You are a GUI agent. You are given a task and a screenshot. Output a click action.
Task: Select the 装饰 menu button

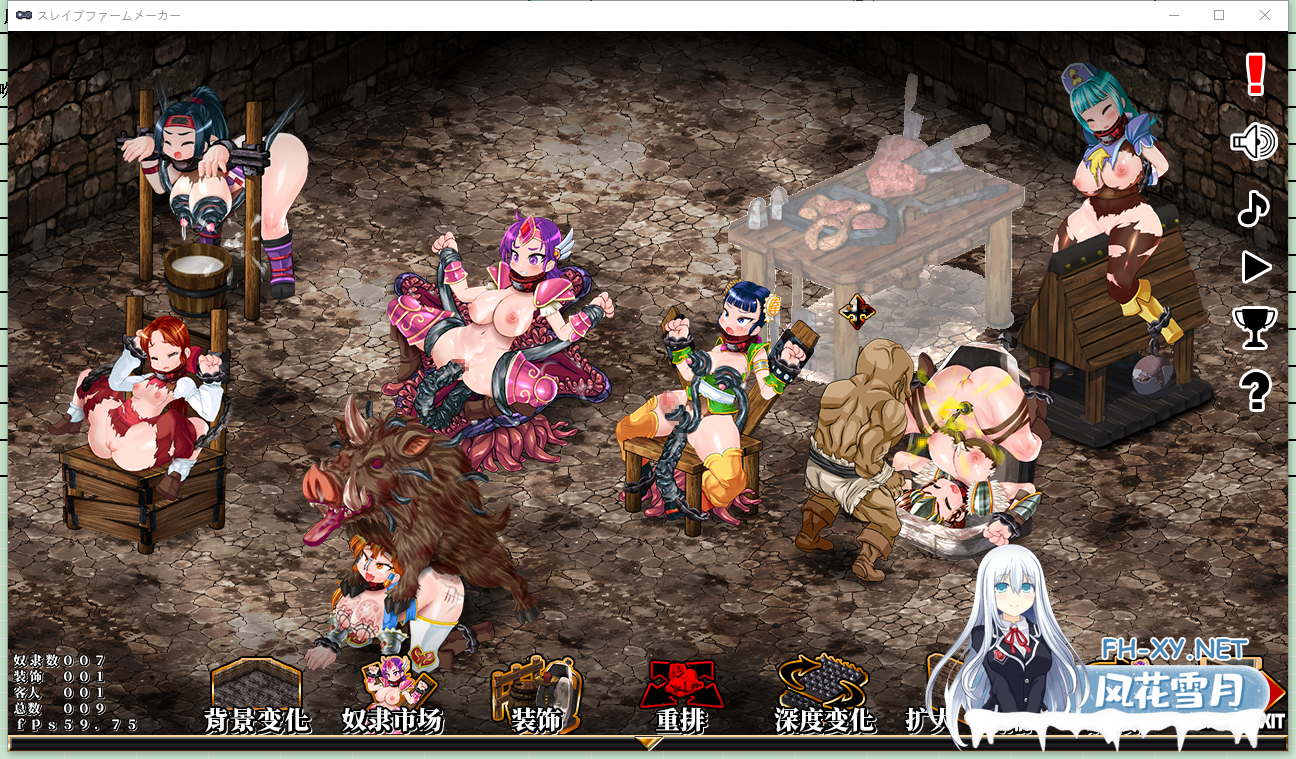tap(536, 695)
